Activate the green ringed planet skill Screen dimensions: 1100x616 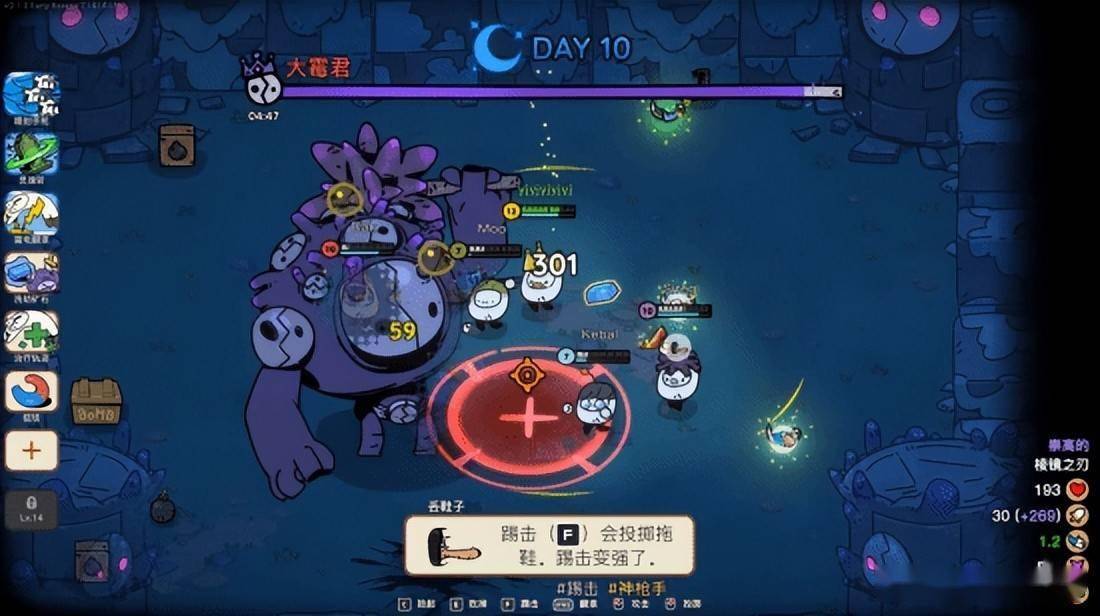(x=31, y=154)
